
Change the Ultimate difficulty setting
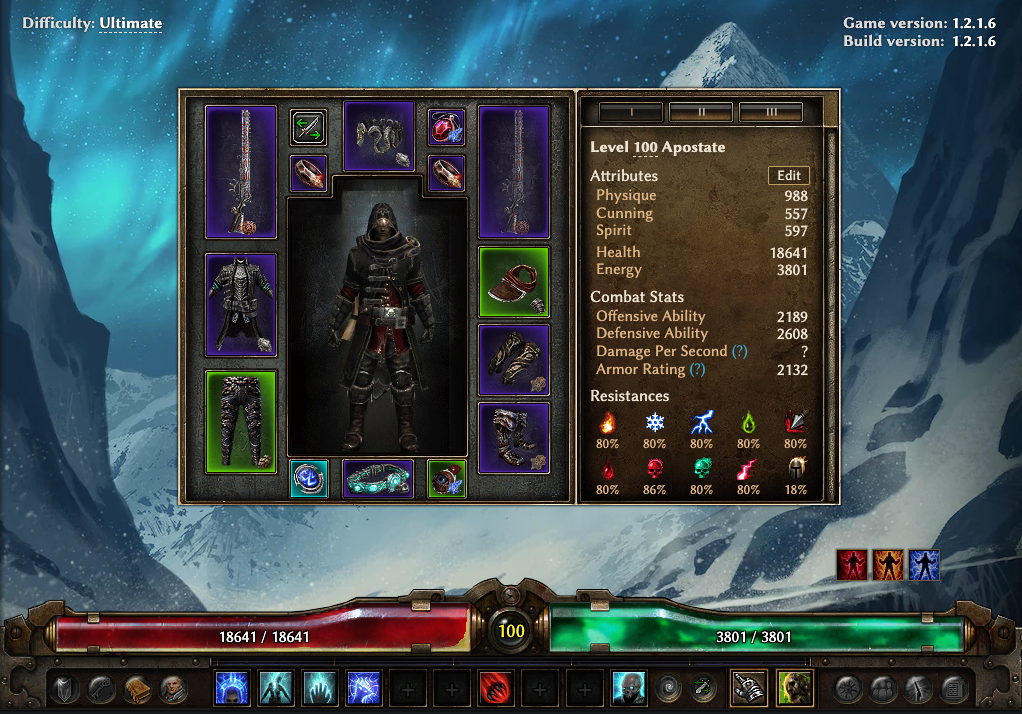(130, 23)
